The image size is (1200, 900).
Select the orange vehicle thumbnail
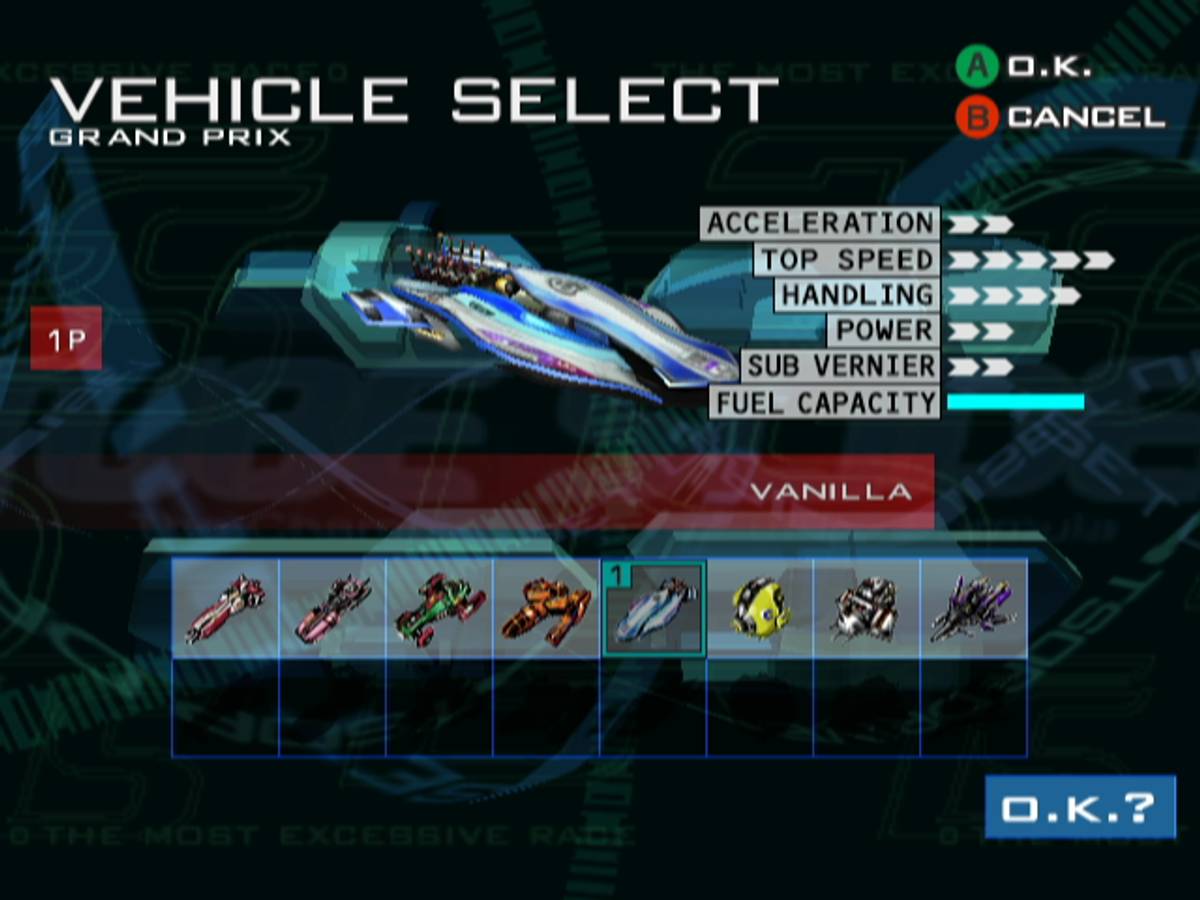[x=546, y=608]
